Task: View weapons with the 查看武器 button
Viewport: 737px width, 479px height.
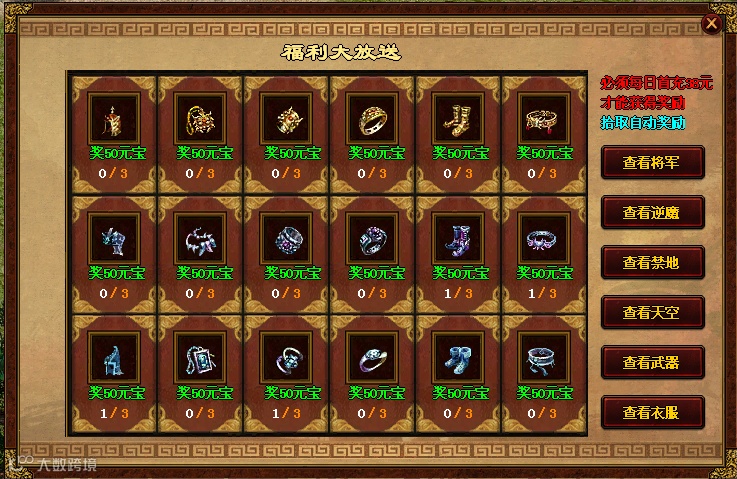Action: click(653, 362)
